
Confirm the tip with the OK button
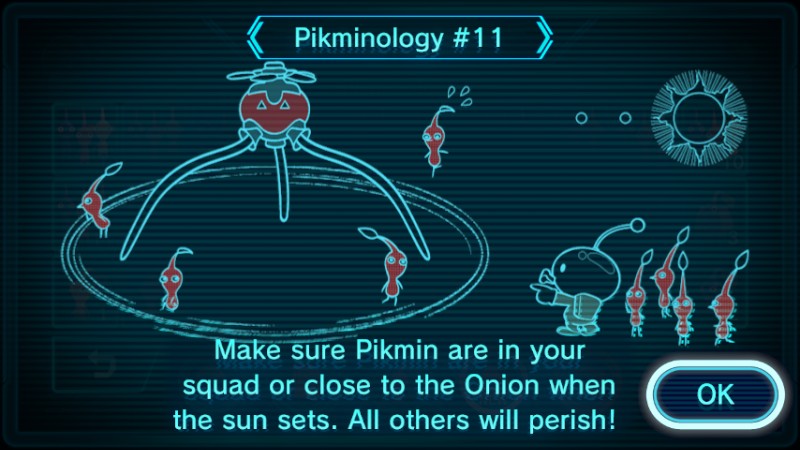(x=714, y=393)
